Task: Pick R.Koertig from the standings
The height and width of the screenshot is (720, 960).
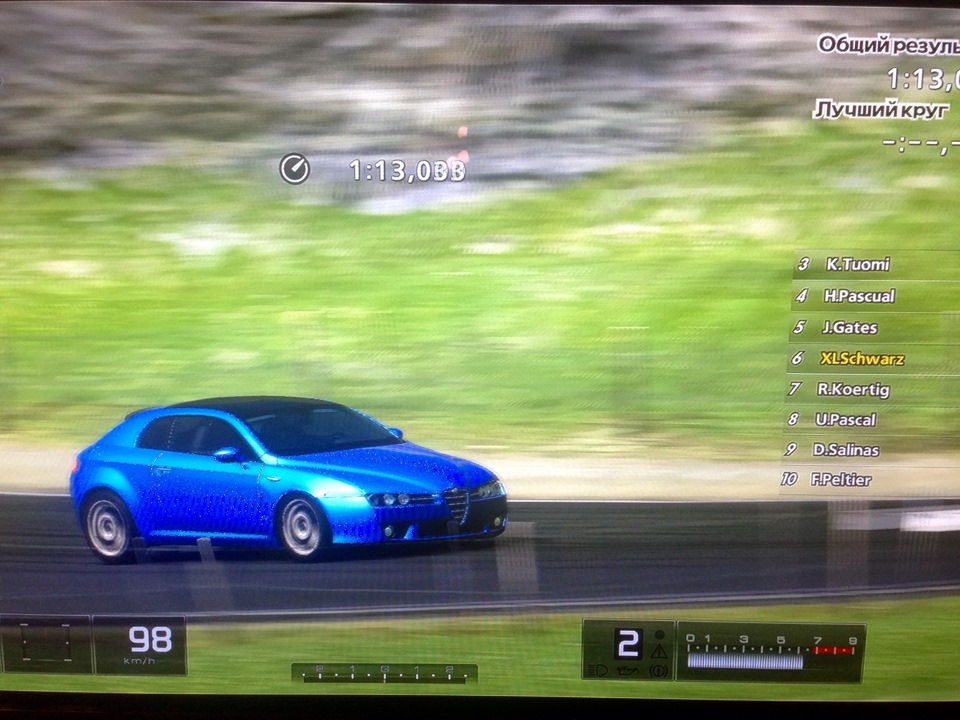Action: pyautogui.click(x=852, y=389)
